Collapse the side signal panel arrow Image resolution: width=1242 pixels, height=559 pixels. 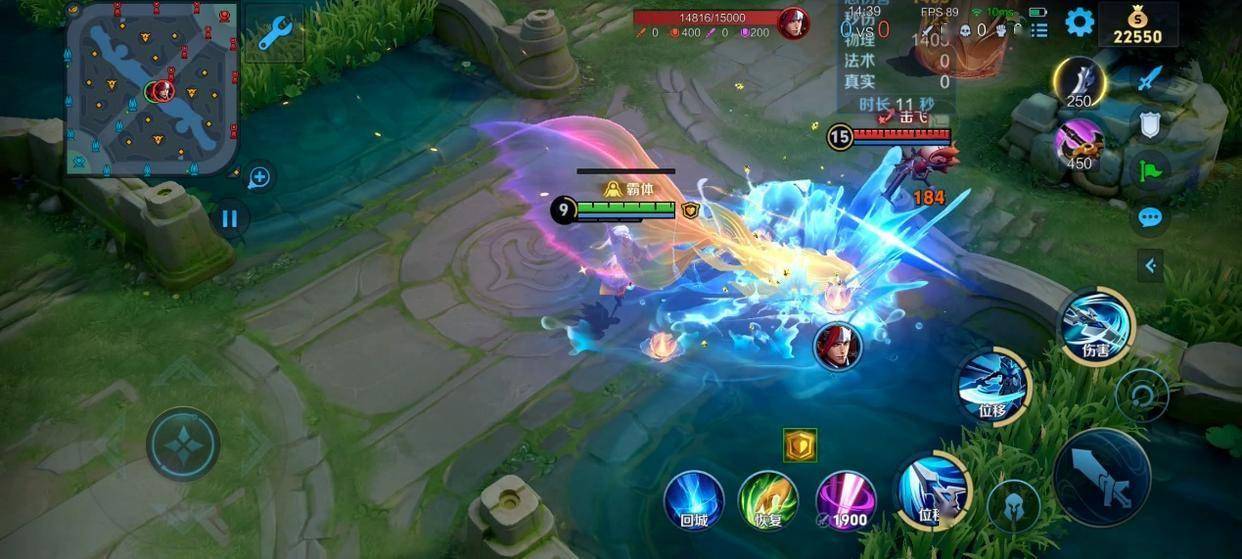pyautogui.click(x=1150, y=265)
